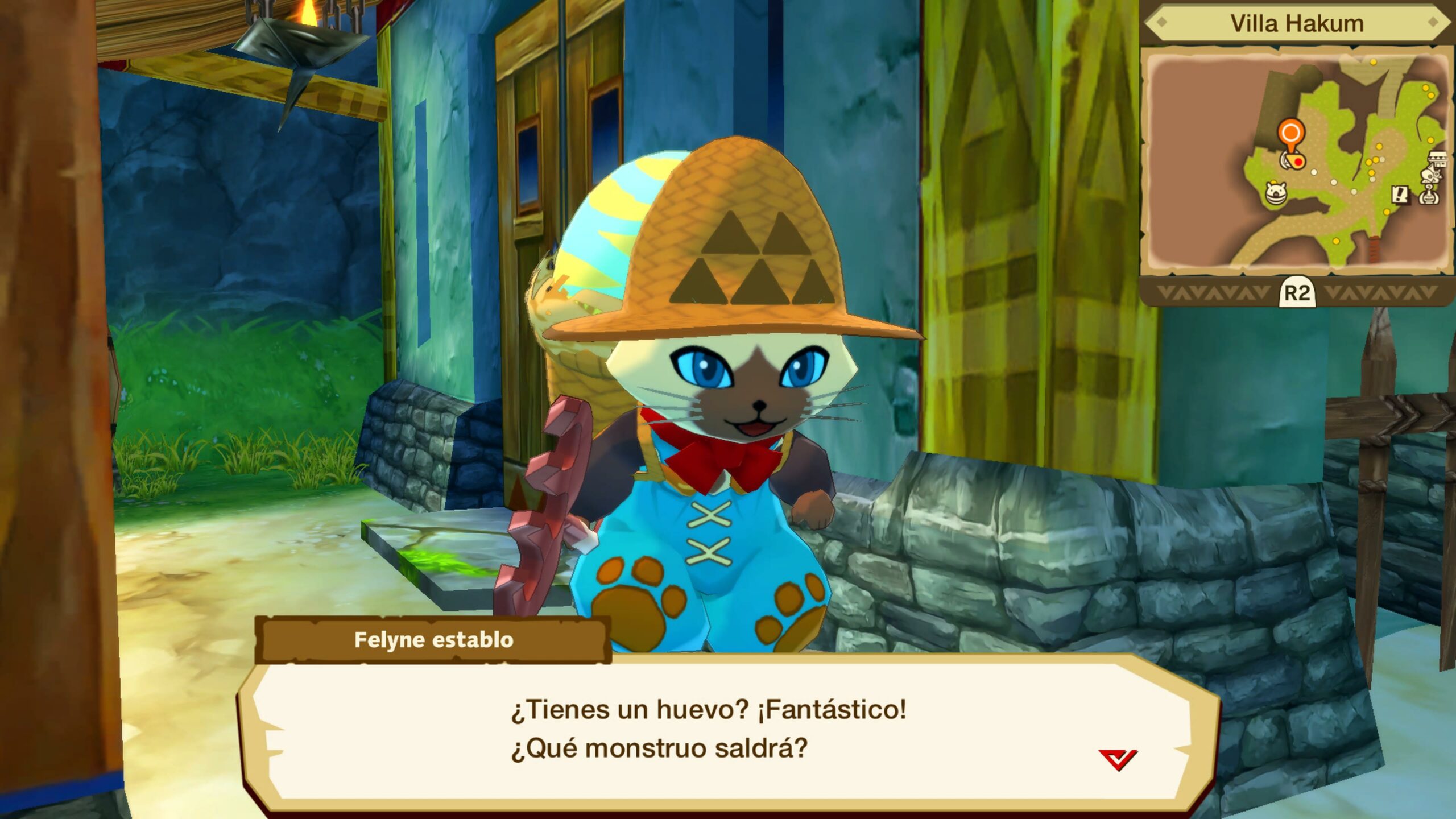Click the pig face marker on minimap

pyautogui.click(x=1276, y=192)
